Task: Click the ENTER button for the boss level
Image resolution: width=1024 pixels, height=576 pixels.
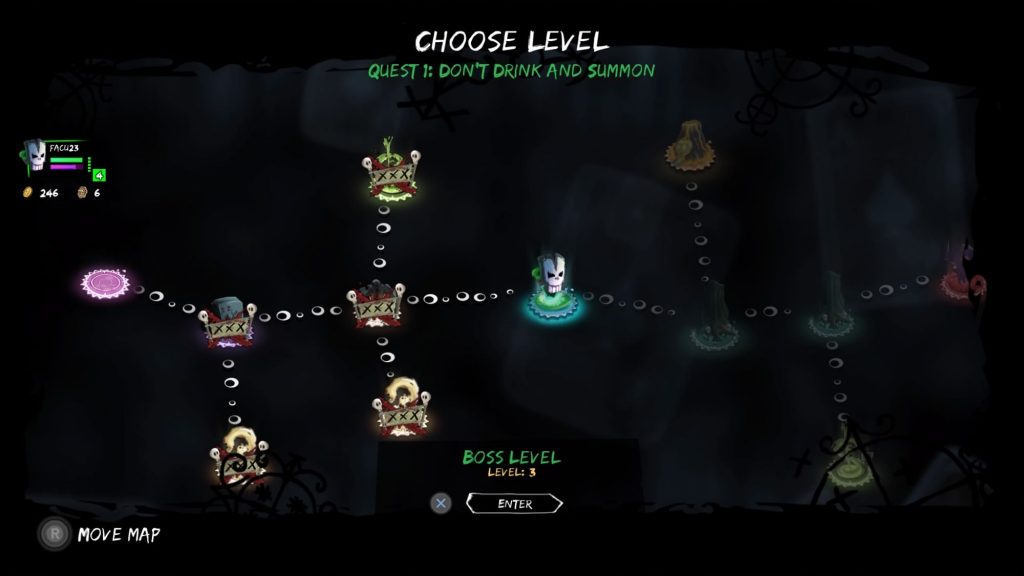Action: (x=514, y=503)
